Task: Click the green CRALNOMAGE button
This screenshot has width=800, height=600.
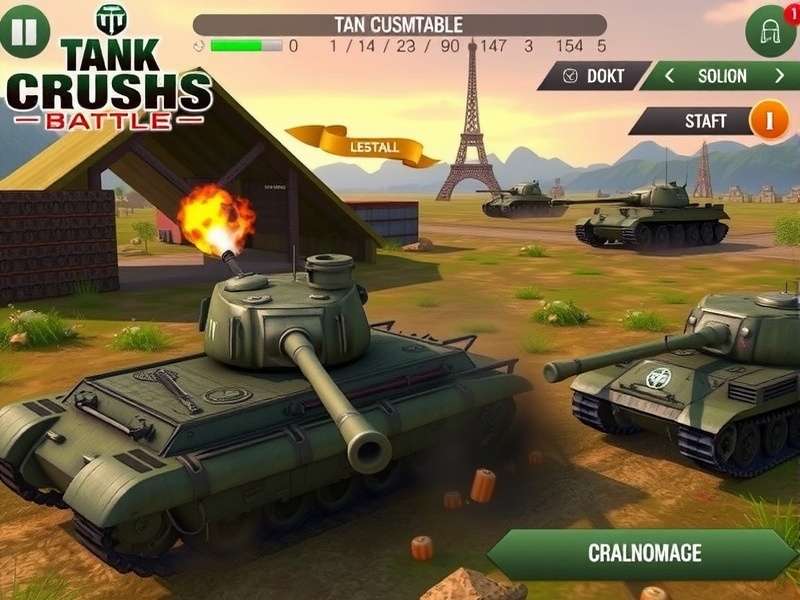Action: pyautogui.click(x=642, y=553)
